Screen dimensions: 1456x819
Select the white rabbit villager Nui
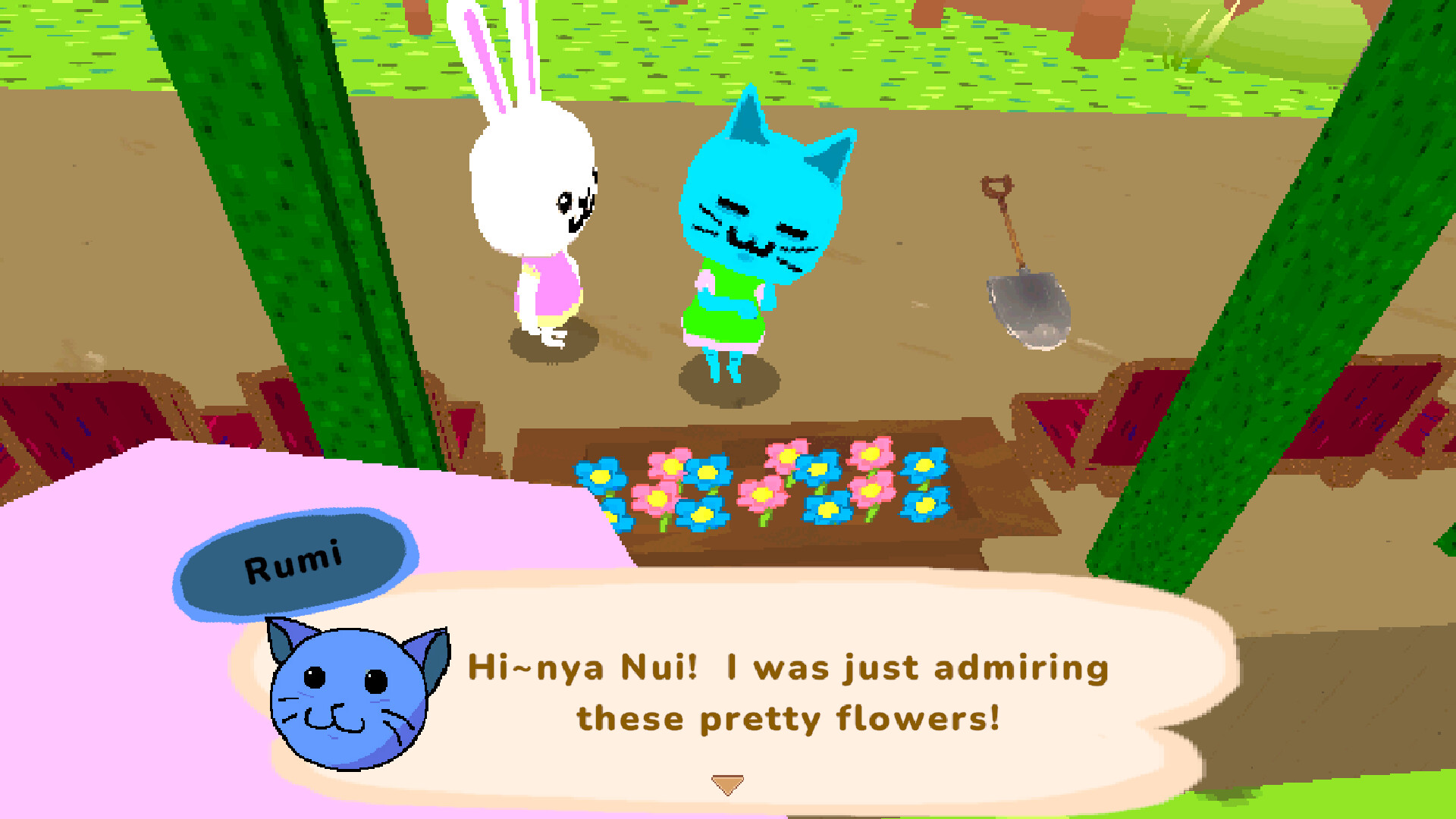point(531,212)
